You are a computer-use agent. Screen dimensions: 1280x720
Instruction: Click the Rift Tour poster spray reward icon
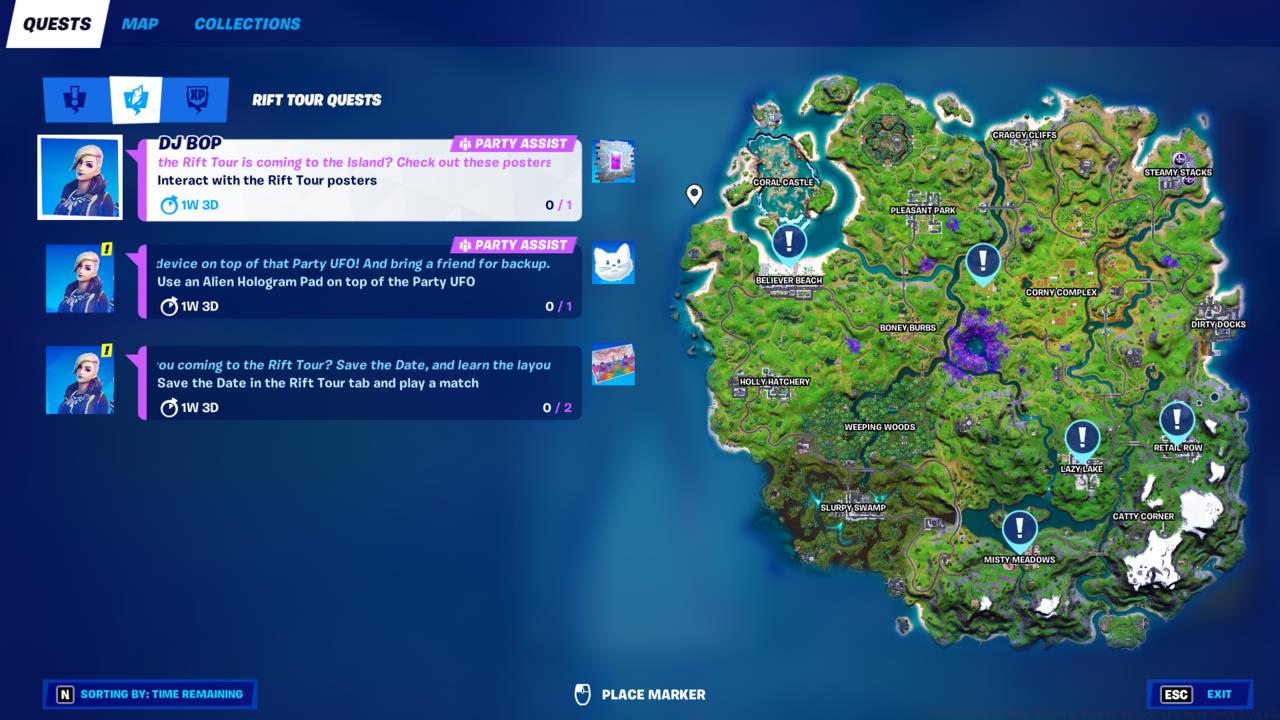(613, 161)
